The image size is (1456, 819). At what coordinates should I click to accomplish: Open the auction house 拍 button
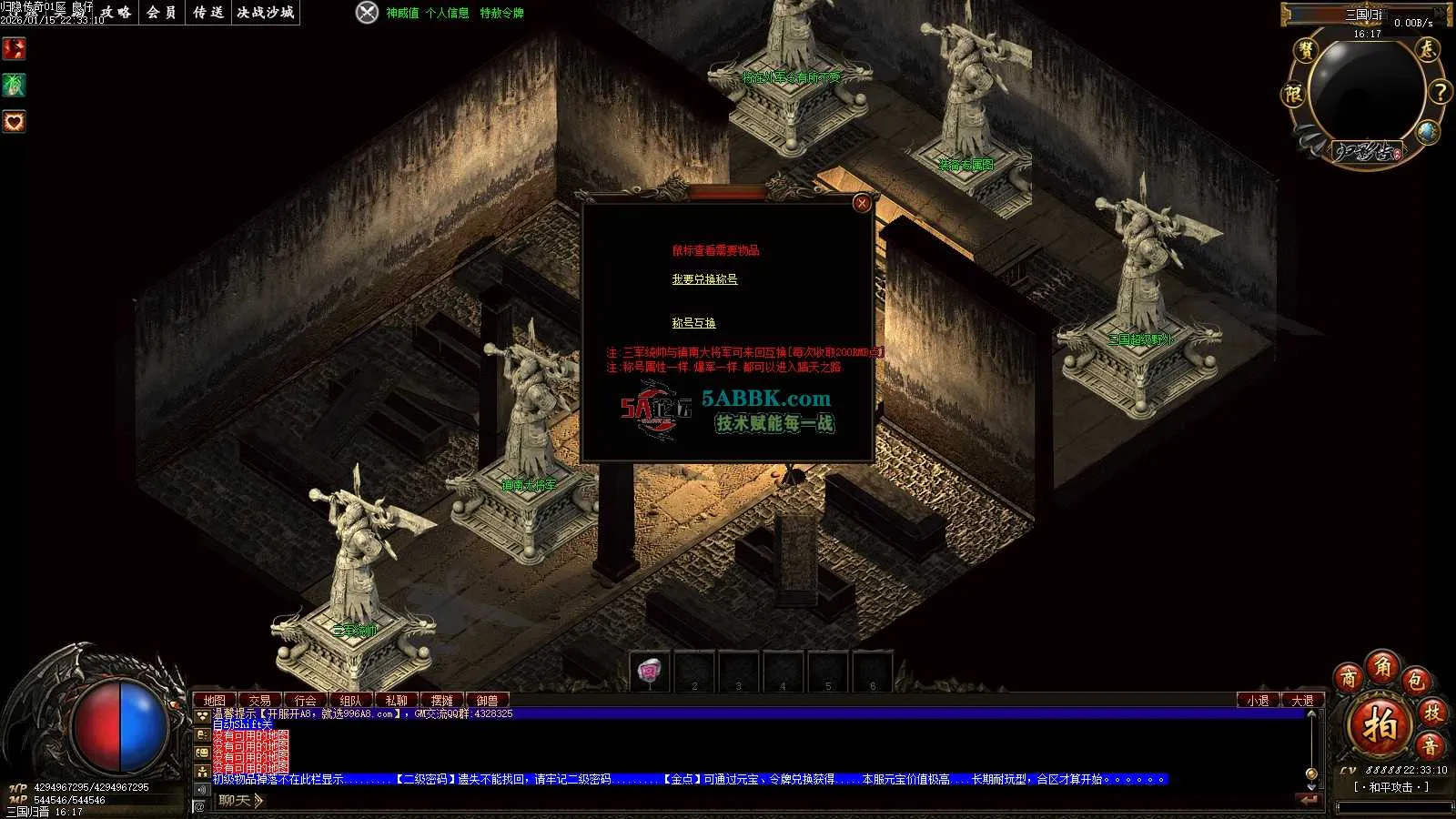click(x=1380, y=725)
